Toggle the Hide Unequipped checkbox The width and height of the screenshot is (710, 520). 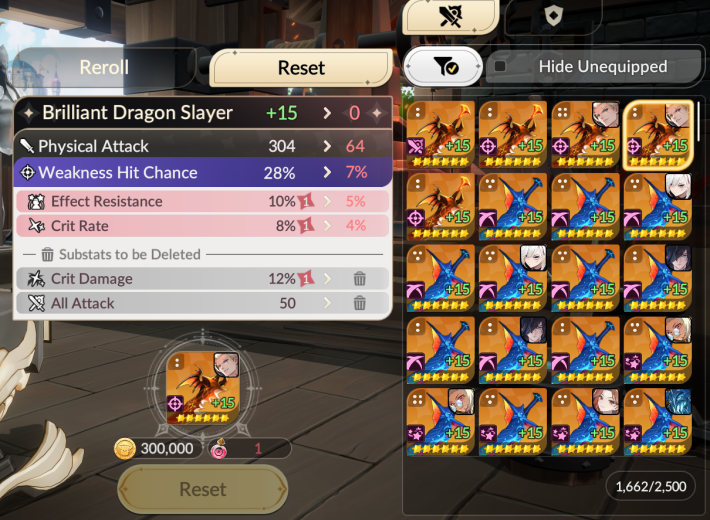pyautogui.click(x=500, y=67)
